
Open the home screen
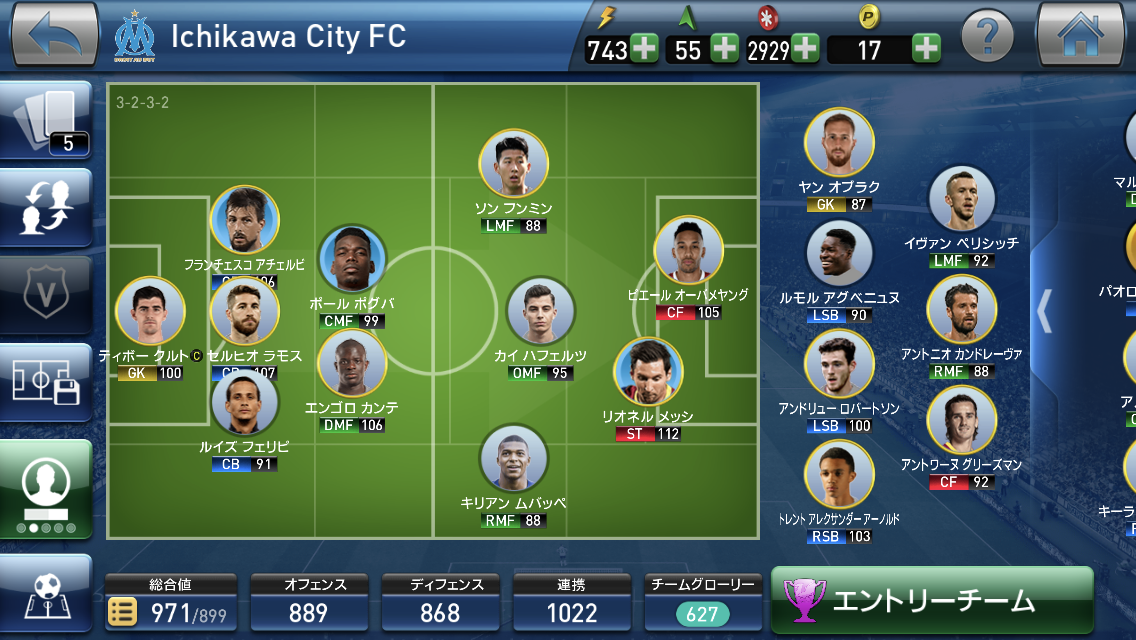point(1081,36)
